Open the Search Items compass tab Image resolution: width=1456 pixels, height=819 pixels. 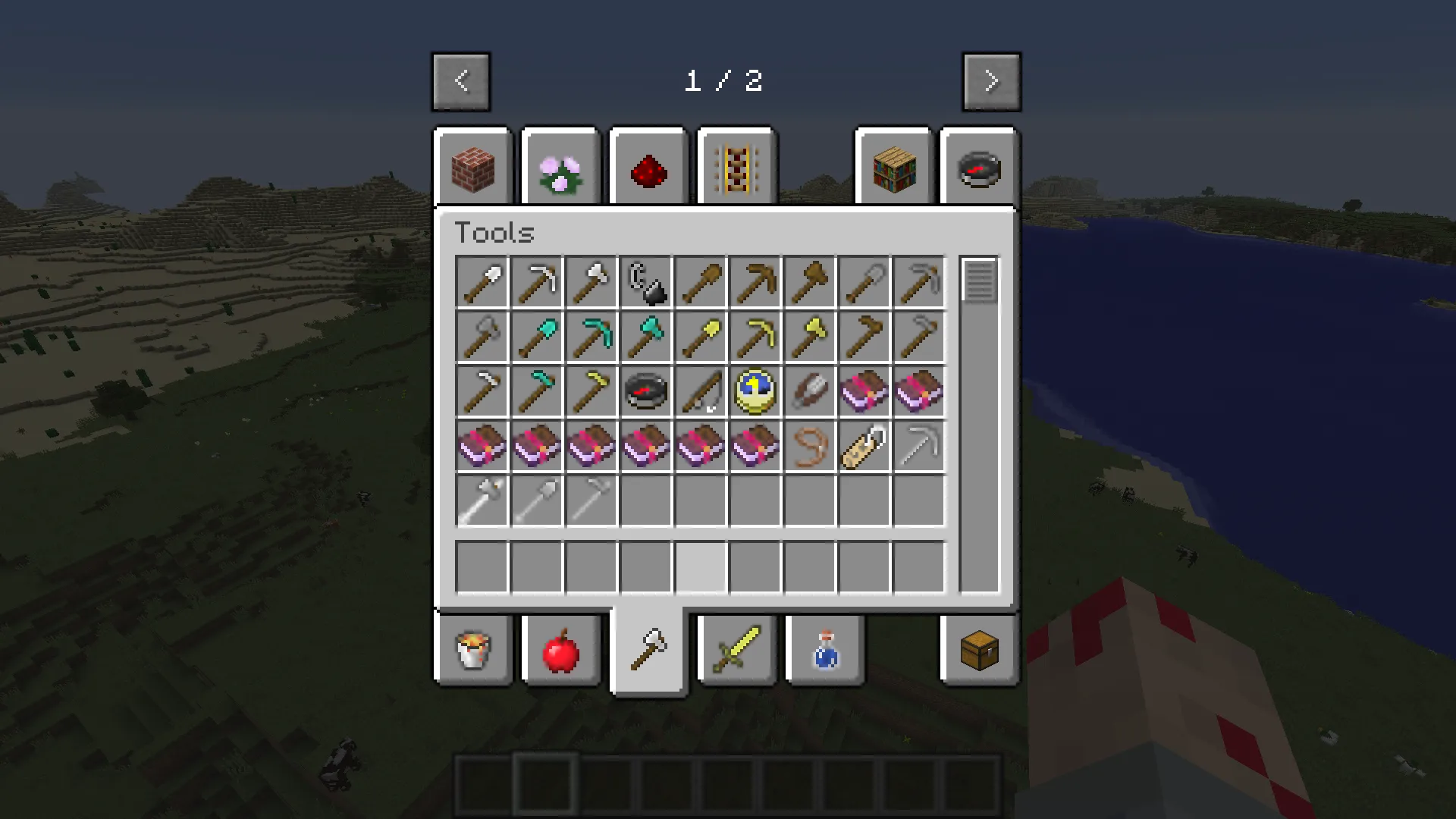pyautogui.click(x=977, y=168)
